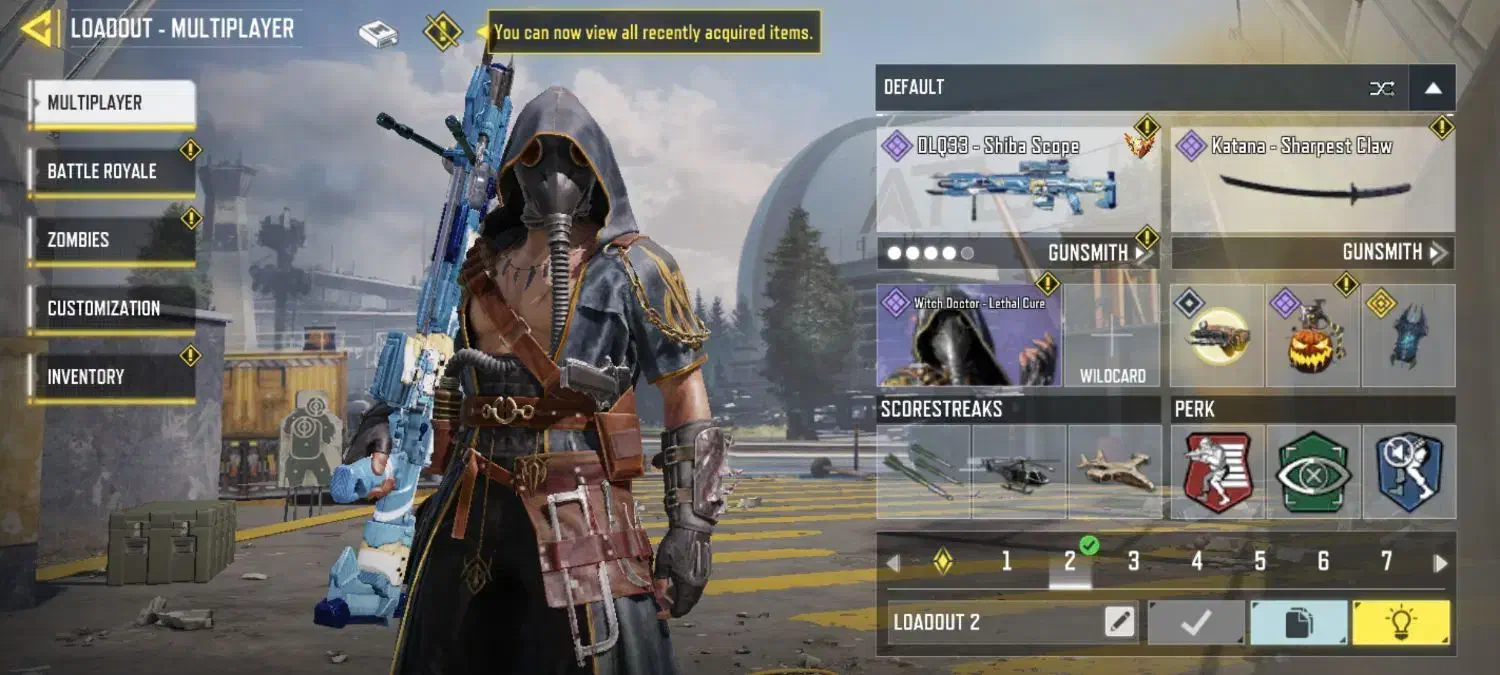
Task: Select the Customization tab
Action: click(x=111, y=308)
